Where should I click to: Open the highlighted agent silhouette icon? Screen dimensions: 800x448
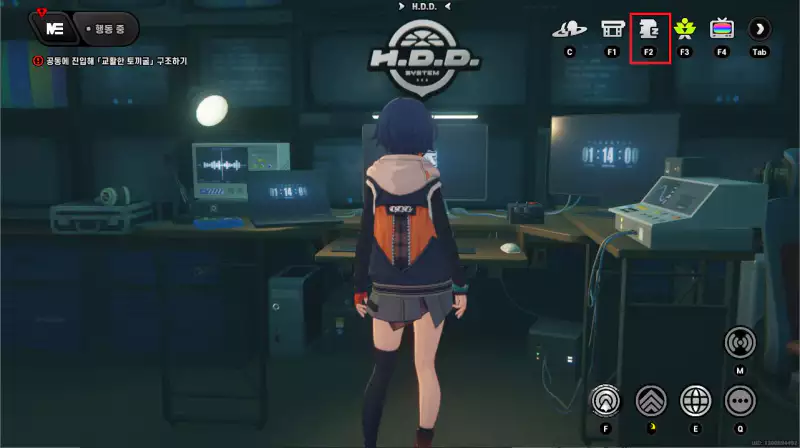tap(648, 28)
